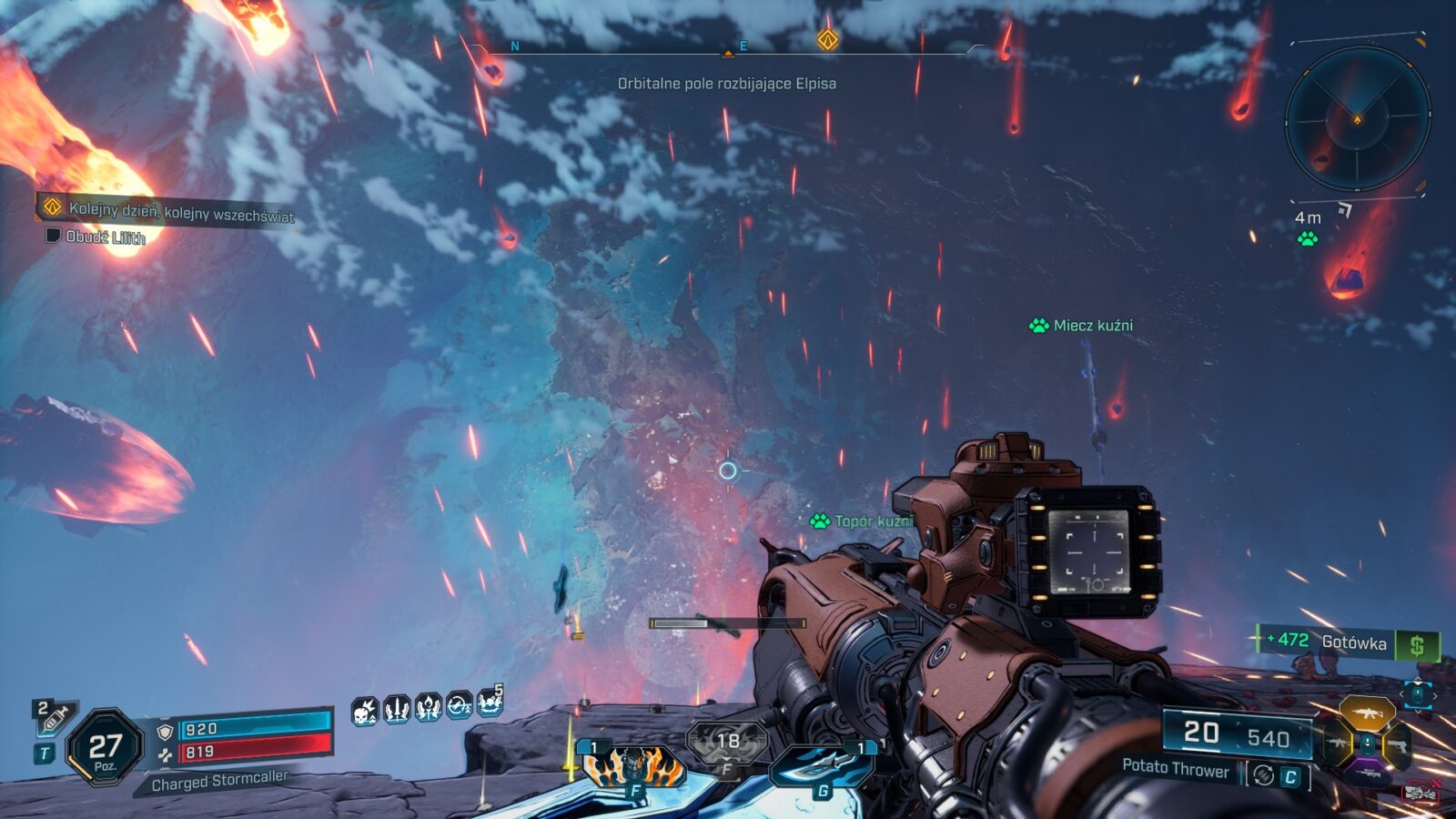Image resolution: width=1456 pixels, height=819 pixels.
Task: Toggle the Potato Thrower weapon mode icon
Action: click(x=1262, y=775)
